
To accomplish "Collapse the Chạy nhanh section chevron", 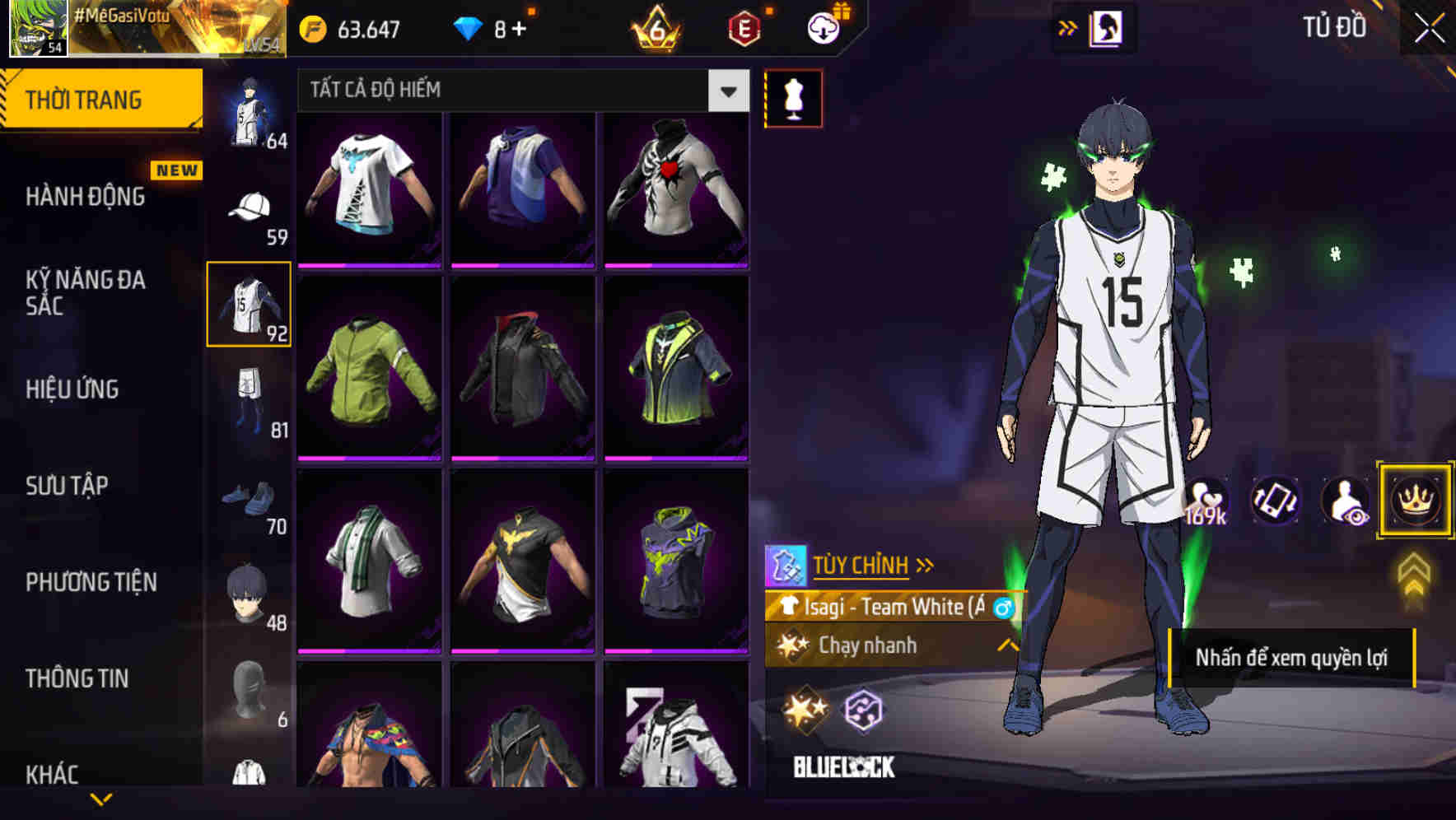I will [x=1008, y=646].
